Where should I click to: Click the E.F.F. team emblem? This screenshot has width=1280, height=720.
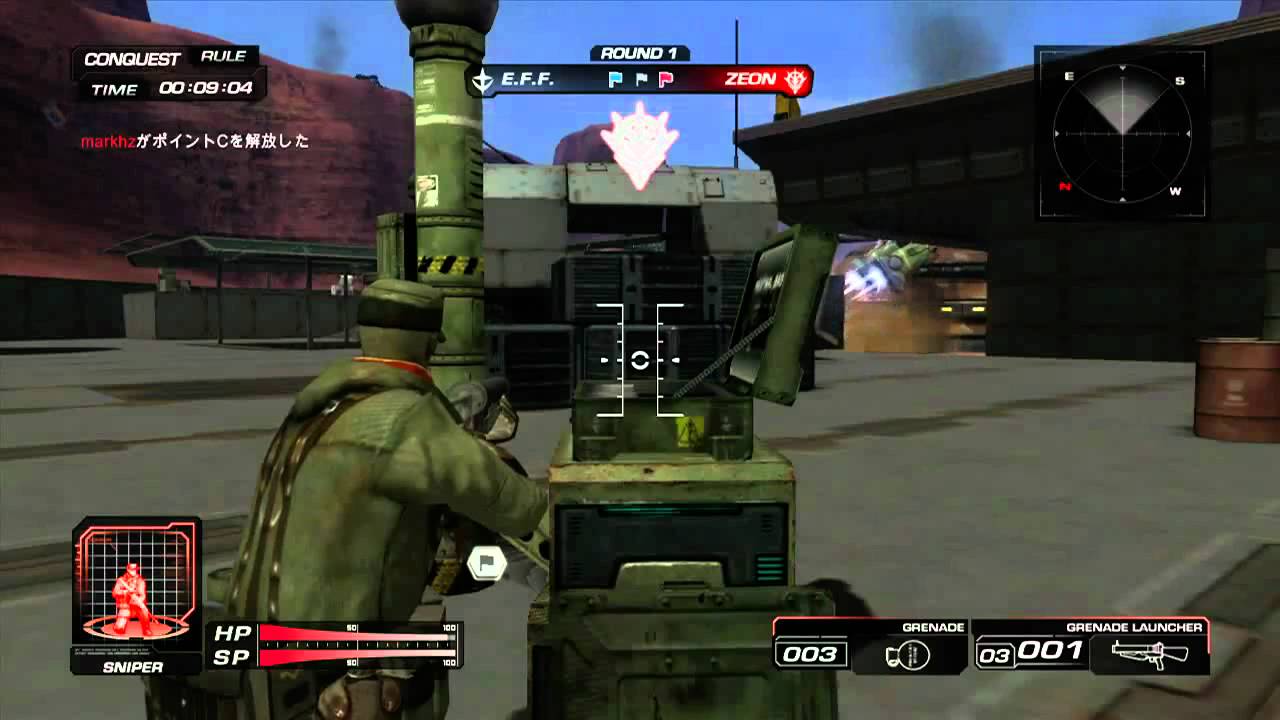483,80
